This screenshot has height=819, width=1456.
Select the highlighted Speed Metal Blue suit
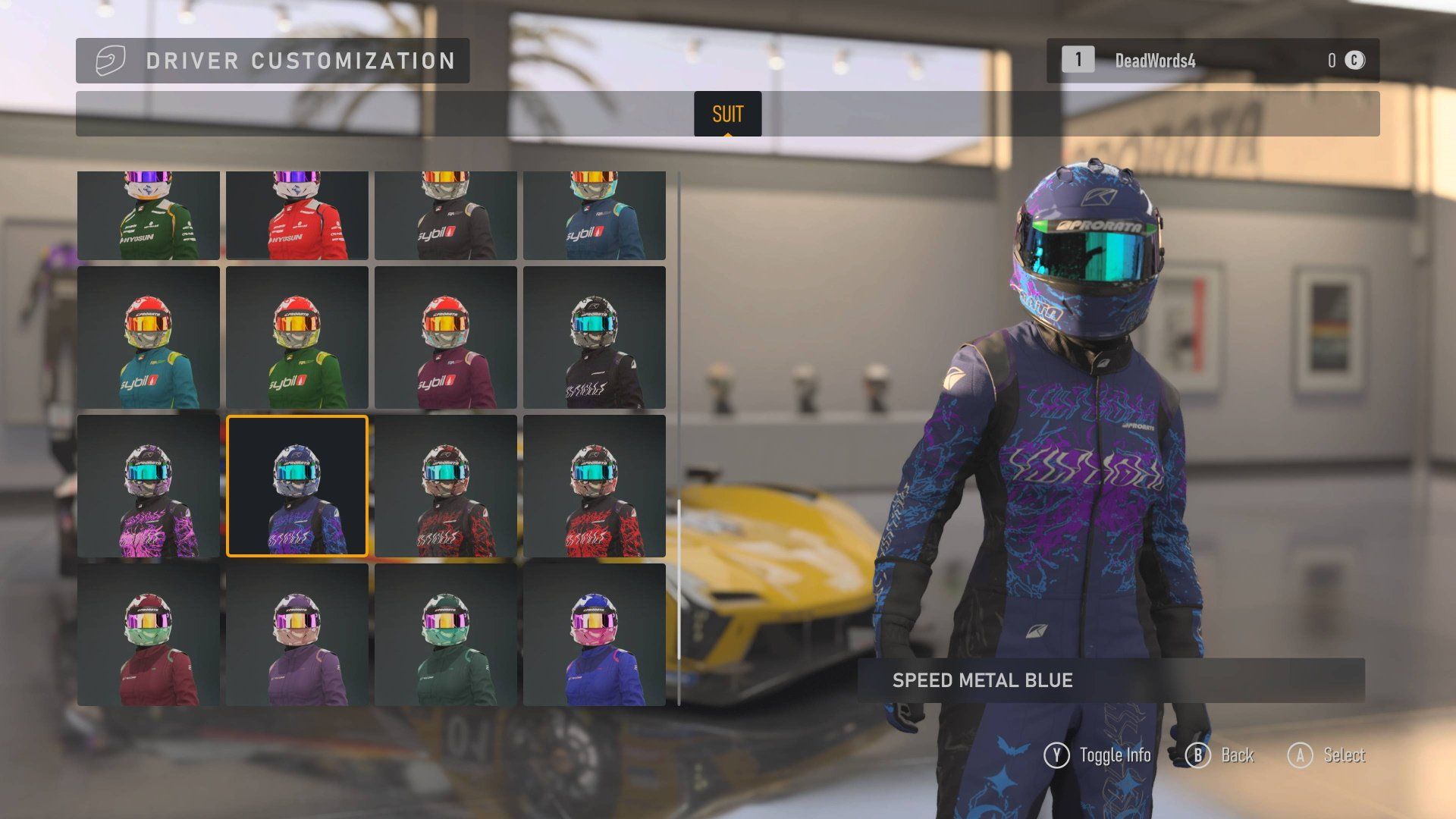(297, 486)
